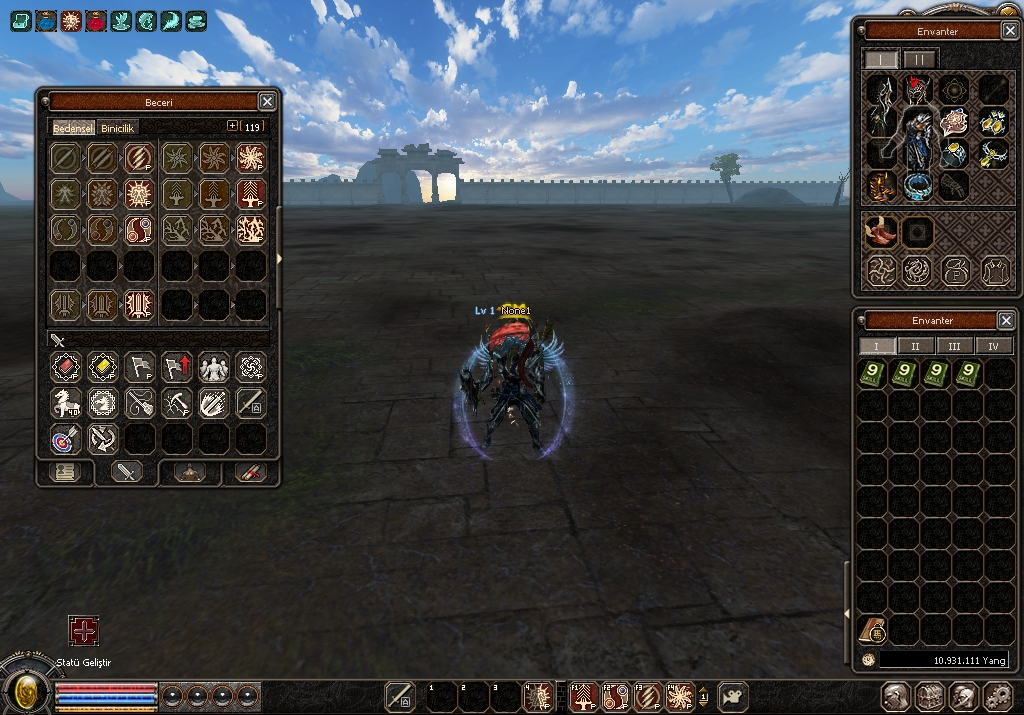1024x715 pixels.
Task: Switch to equipment page II
Action: [x=919, y=59]
